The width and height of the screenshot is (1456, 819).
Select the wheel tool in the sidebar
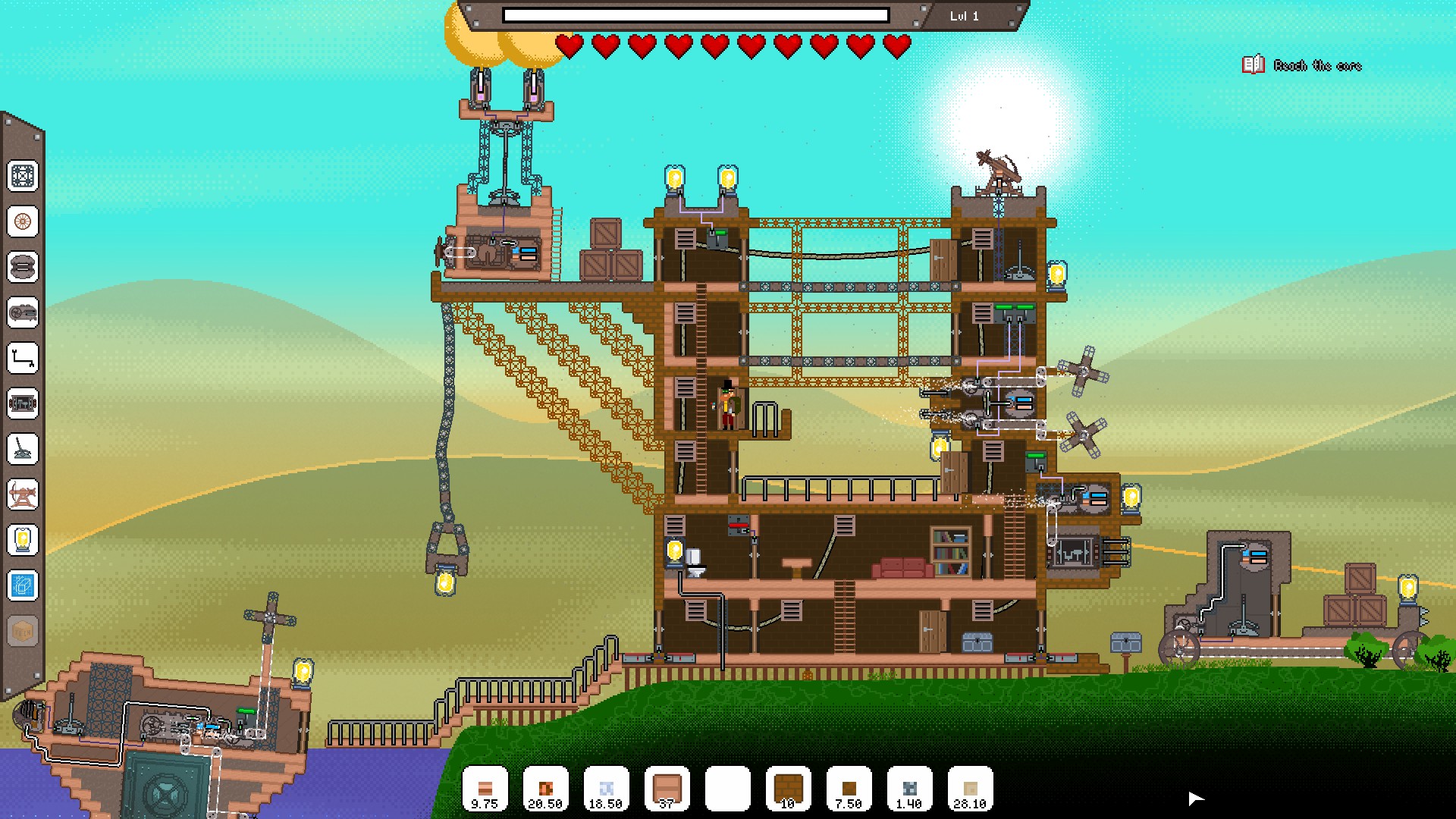point(24,223)
